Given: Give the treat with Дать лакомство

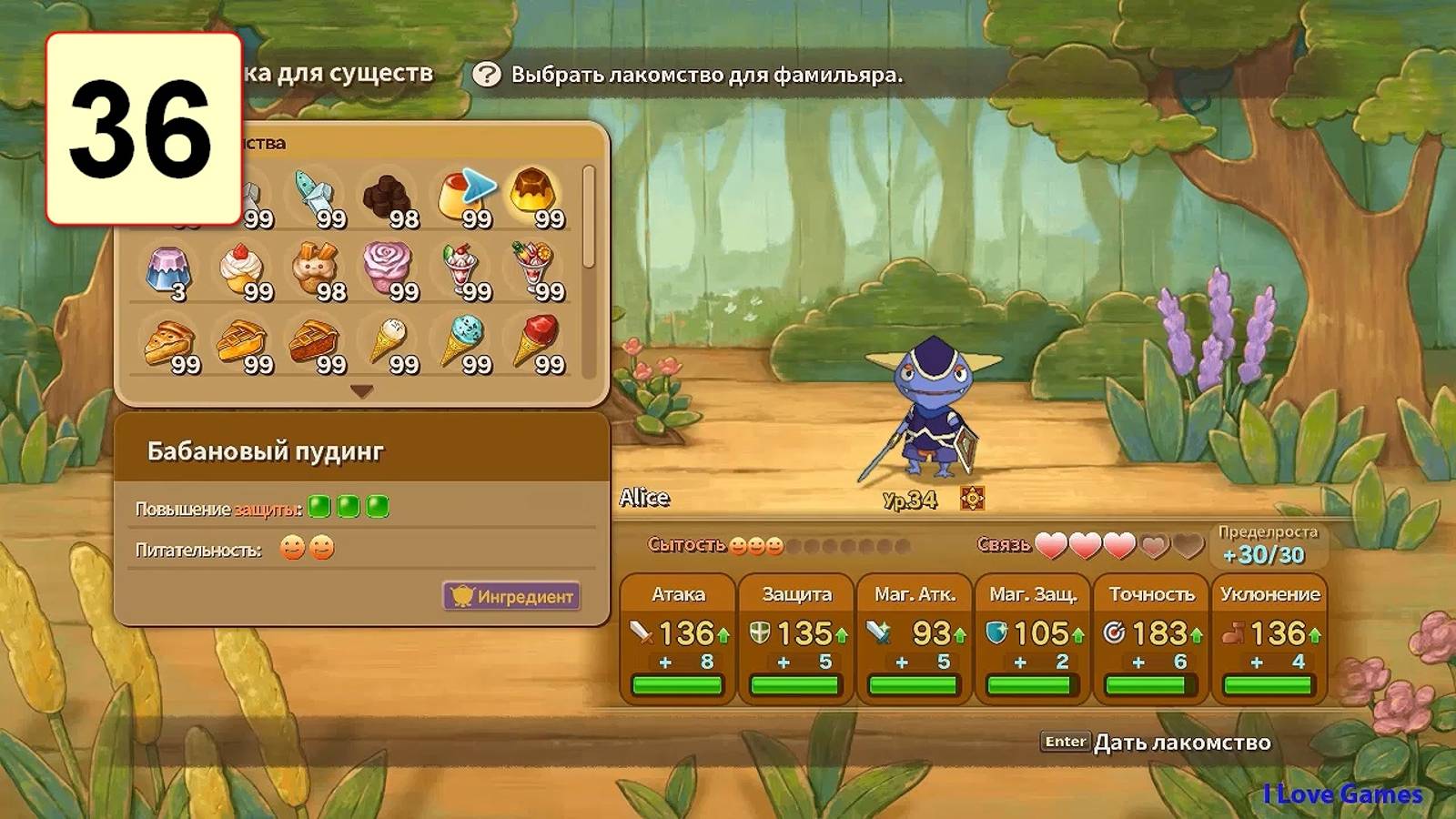Looking at the screenshot, I should [x=1181, y=743].
